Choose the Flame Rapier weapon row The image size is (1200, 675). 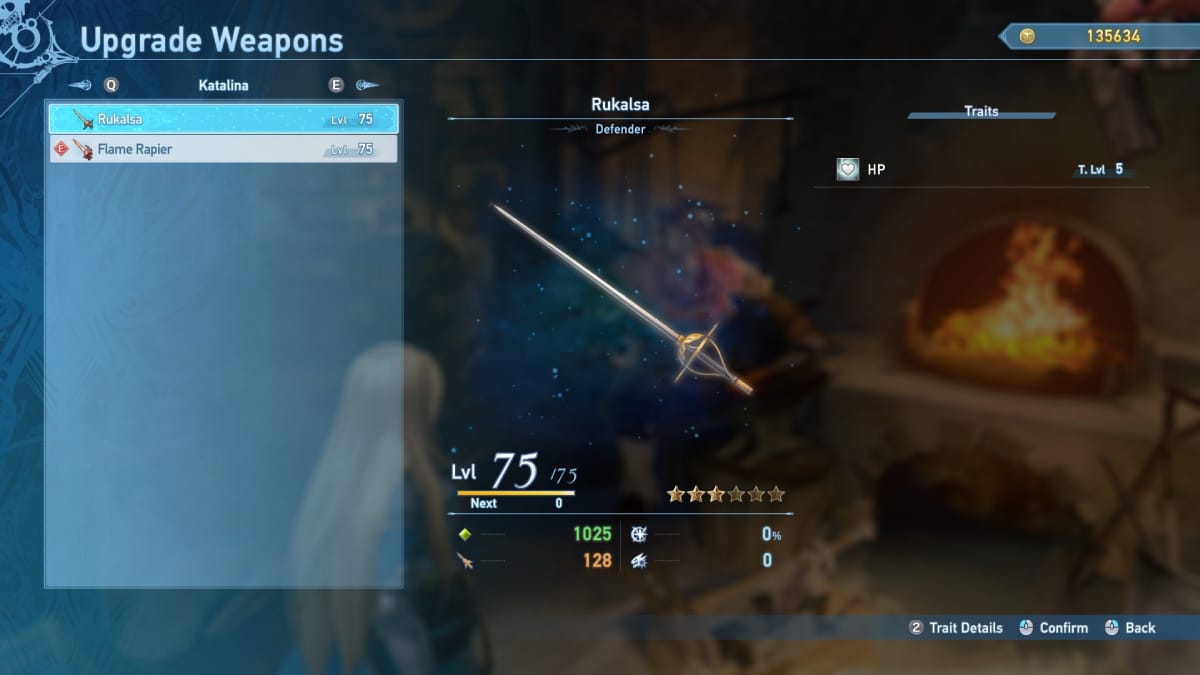click(x=223, y=149)
